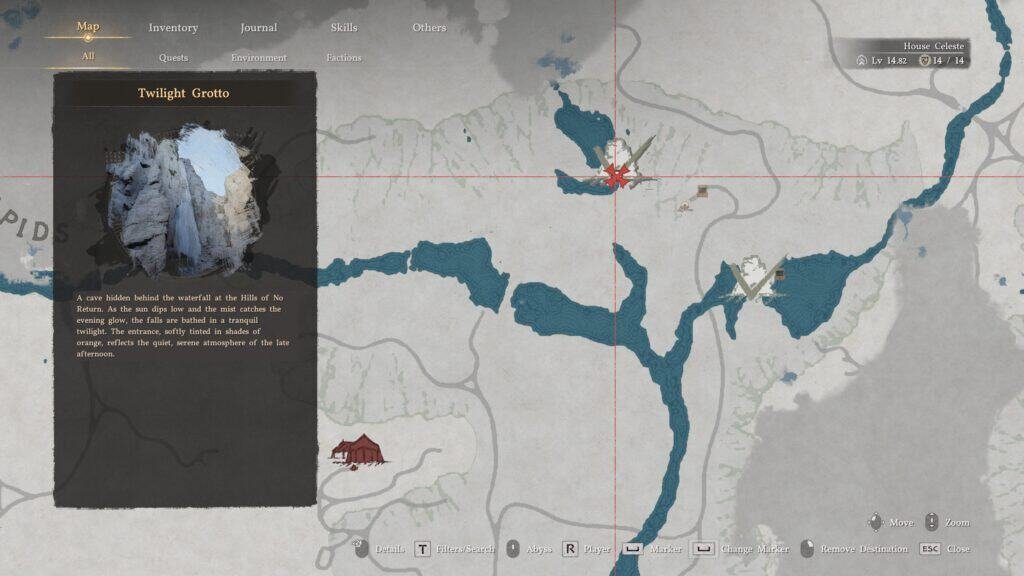Filter the map by Quests
This screenshot has width=1024, height=576.
(173, 58)
